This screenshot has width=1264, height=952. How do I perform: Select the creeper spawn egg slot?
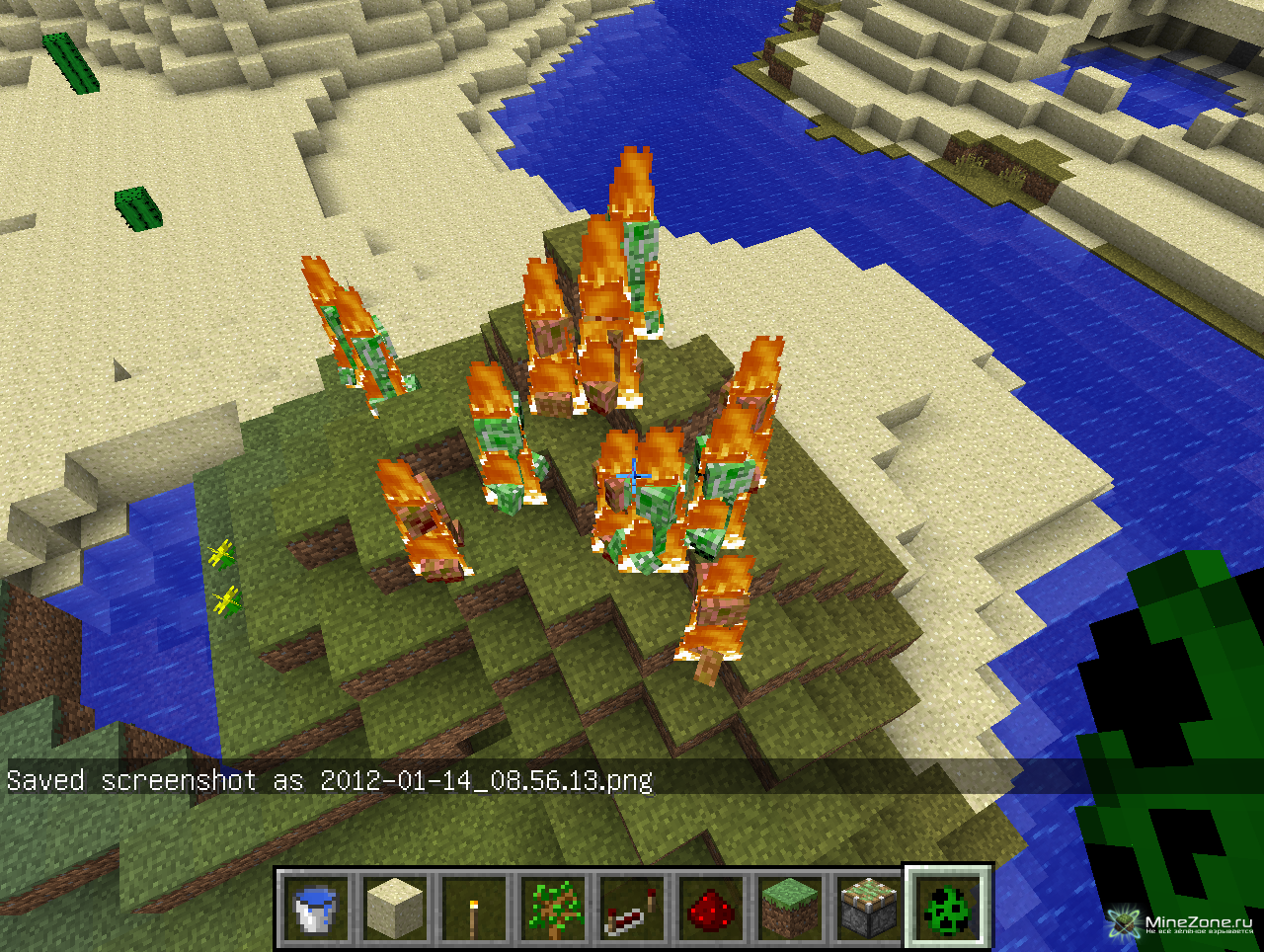coord(948,907)
